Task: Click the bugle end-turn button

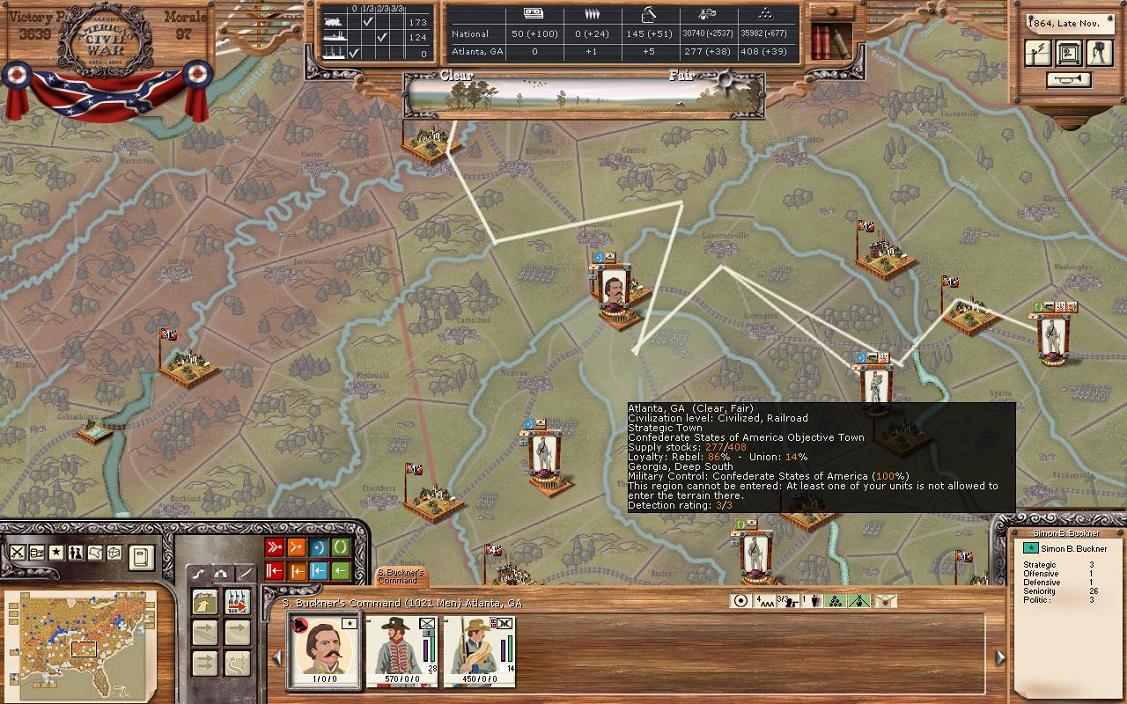Action: click(x=1069, y=80)
